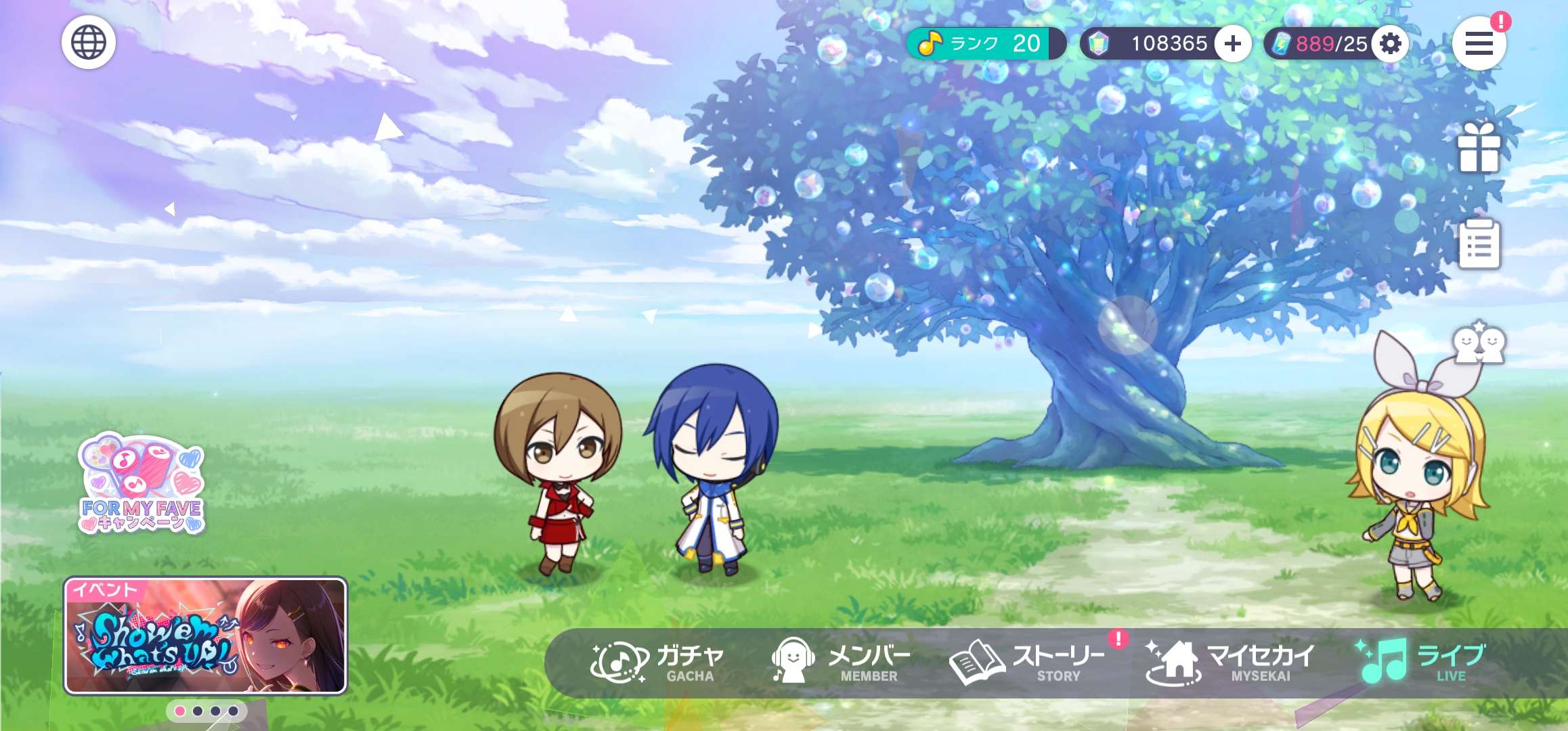The width and height of the screenshot is (1568, 731).
Task: Enter MySekai from the bottom bar
Action: tap(1229, 663)
